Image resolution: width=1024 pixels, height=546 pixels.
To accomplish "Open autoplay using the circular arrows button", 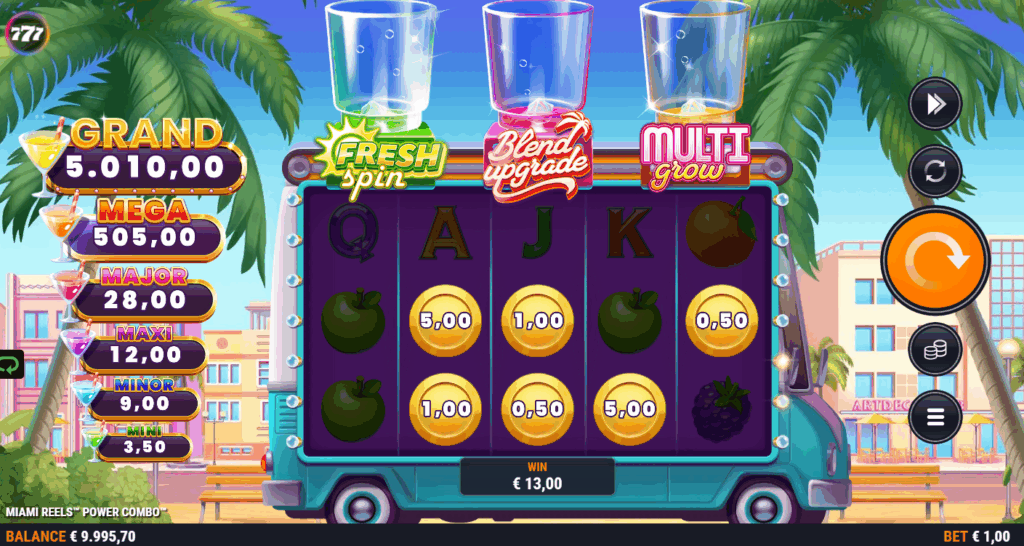I will click(x=935, y=171).
